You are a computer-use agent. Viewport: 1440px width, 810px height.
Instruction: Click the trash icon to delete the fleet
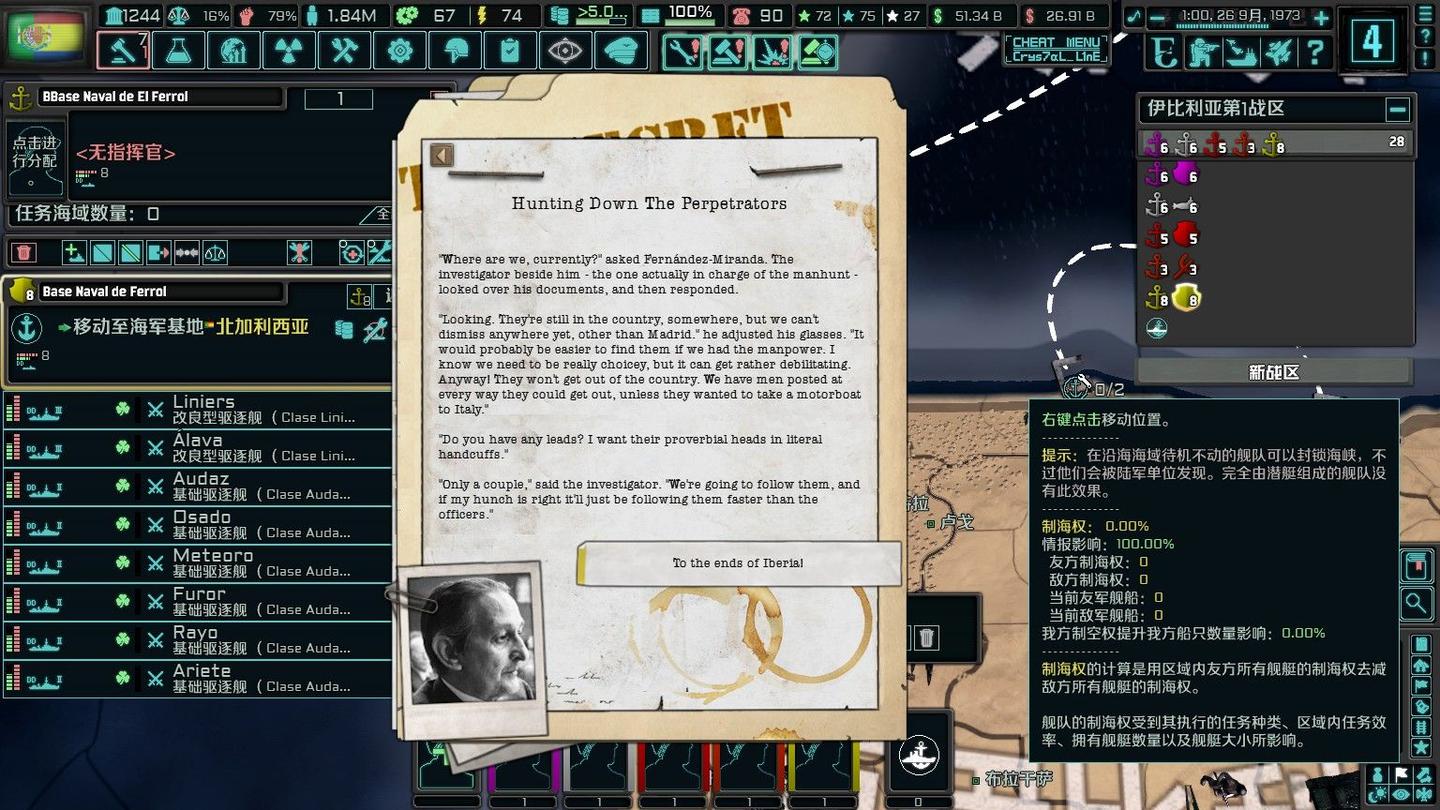pyautogui.click(x=25, y=252)
